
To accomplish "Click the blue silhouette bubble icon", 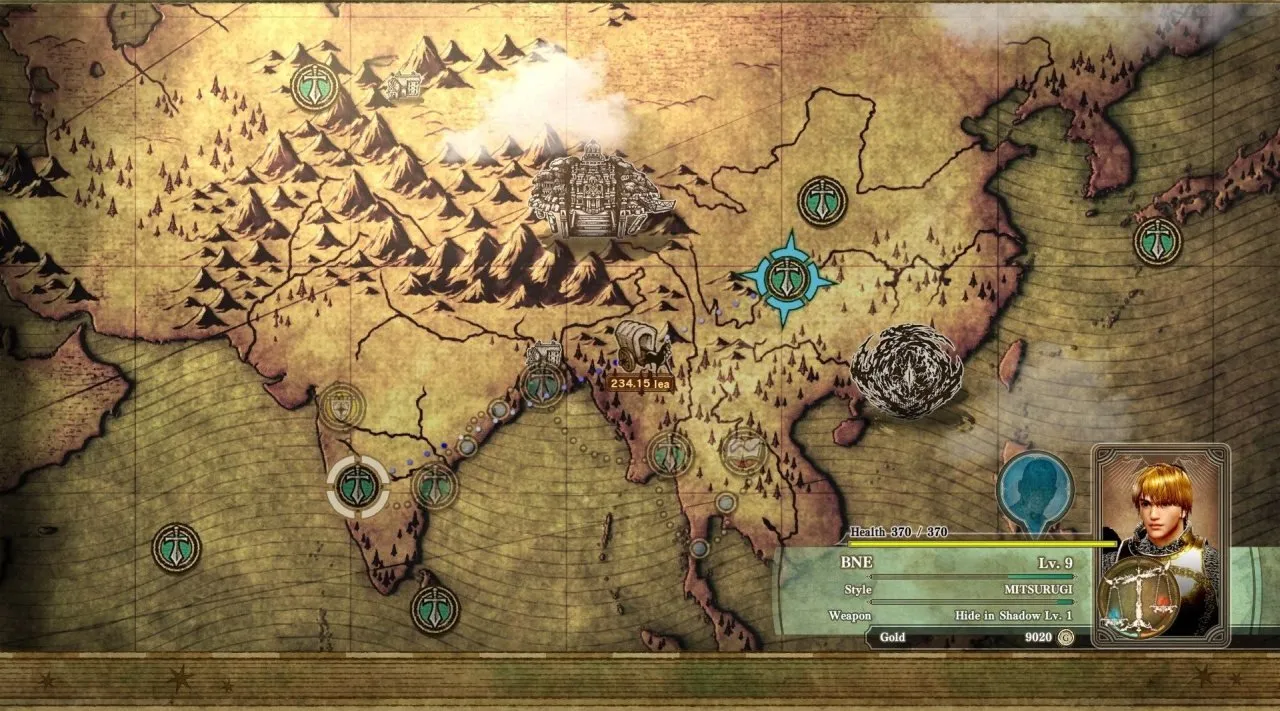I will [1034, 490].
